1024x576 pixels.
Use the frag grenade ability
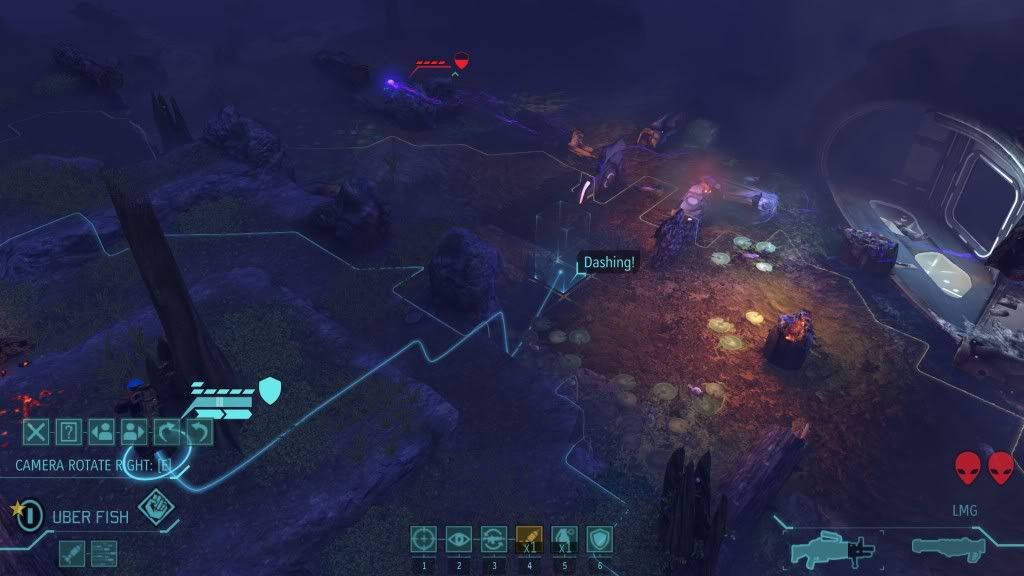coord(564,540)
